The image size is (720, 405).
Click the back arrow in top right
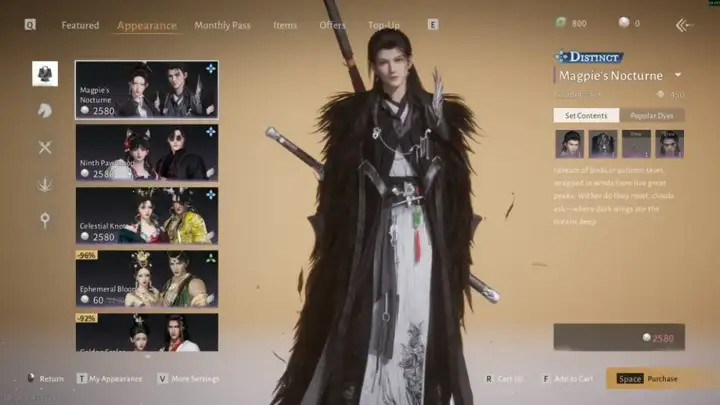(684, 25)
